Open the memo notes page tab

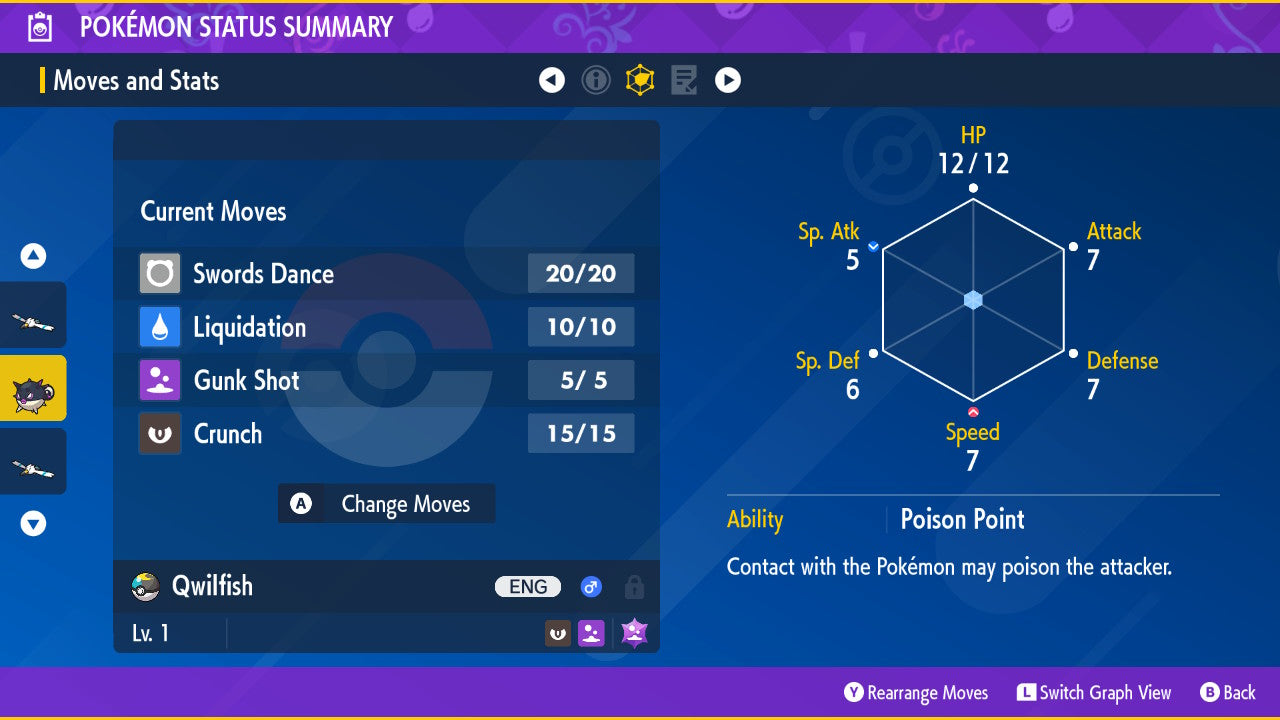click(684, 80)
